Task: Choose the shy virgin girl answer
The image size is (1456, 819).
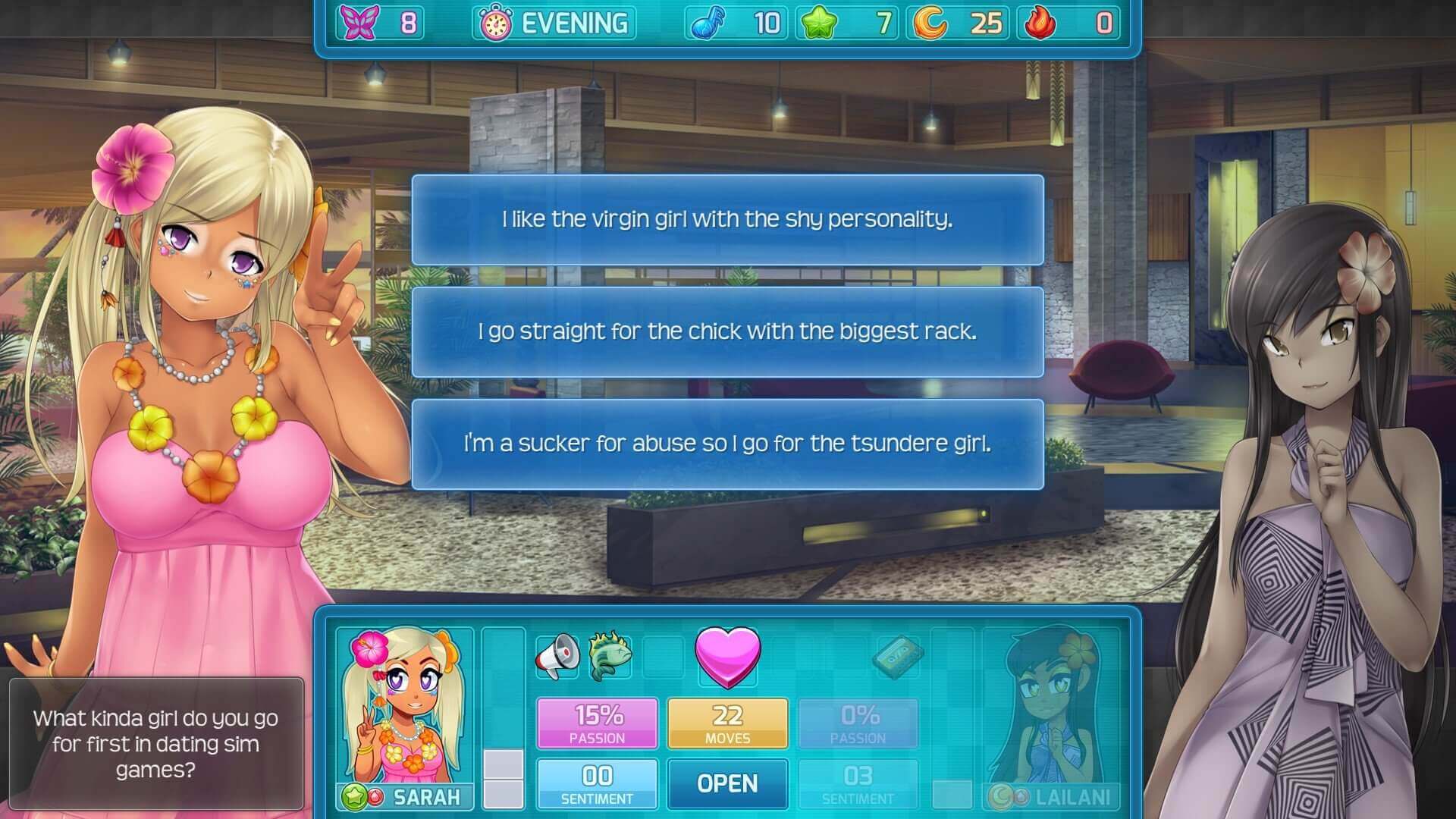Action: [727, 221]
